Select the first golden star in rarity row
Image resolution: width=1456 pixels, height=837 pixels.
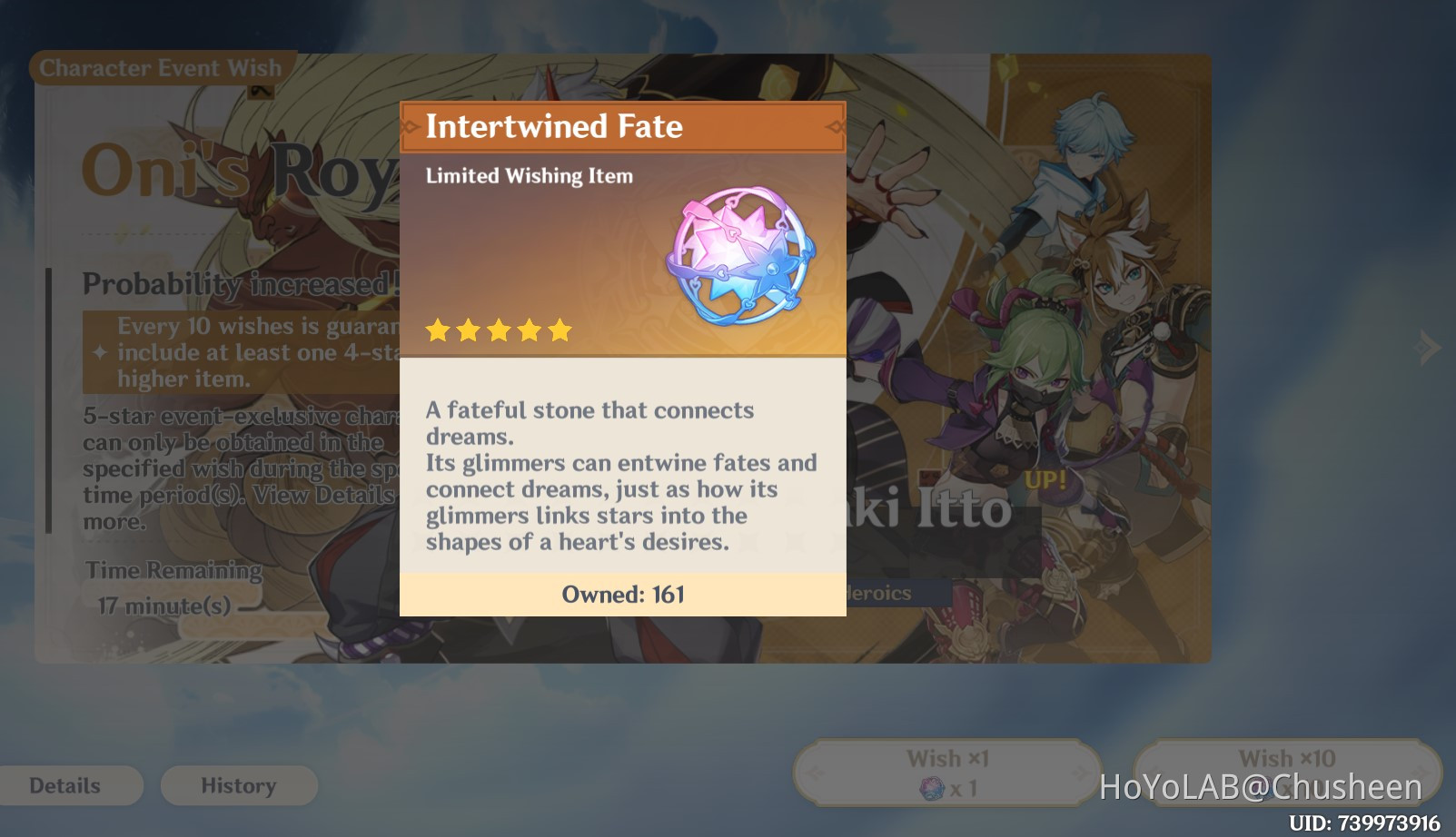tap(437, 330)
